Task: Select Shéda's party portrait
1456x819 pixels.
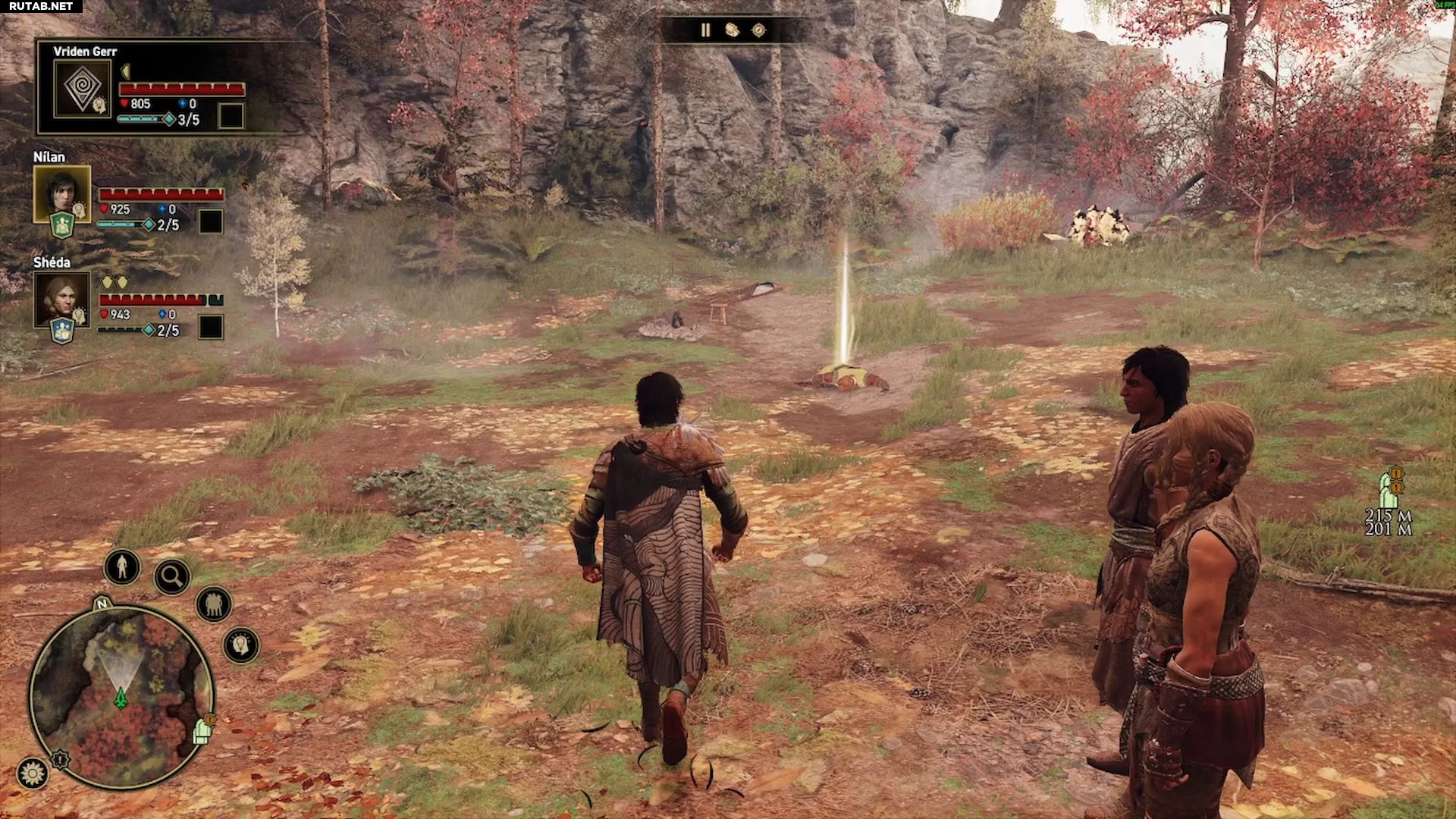Action: coord(61,299)
